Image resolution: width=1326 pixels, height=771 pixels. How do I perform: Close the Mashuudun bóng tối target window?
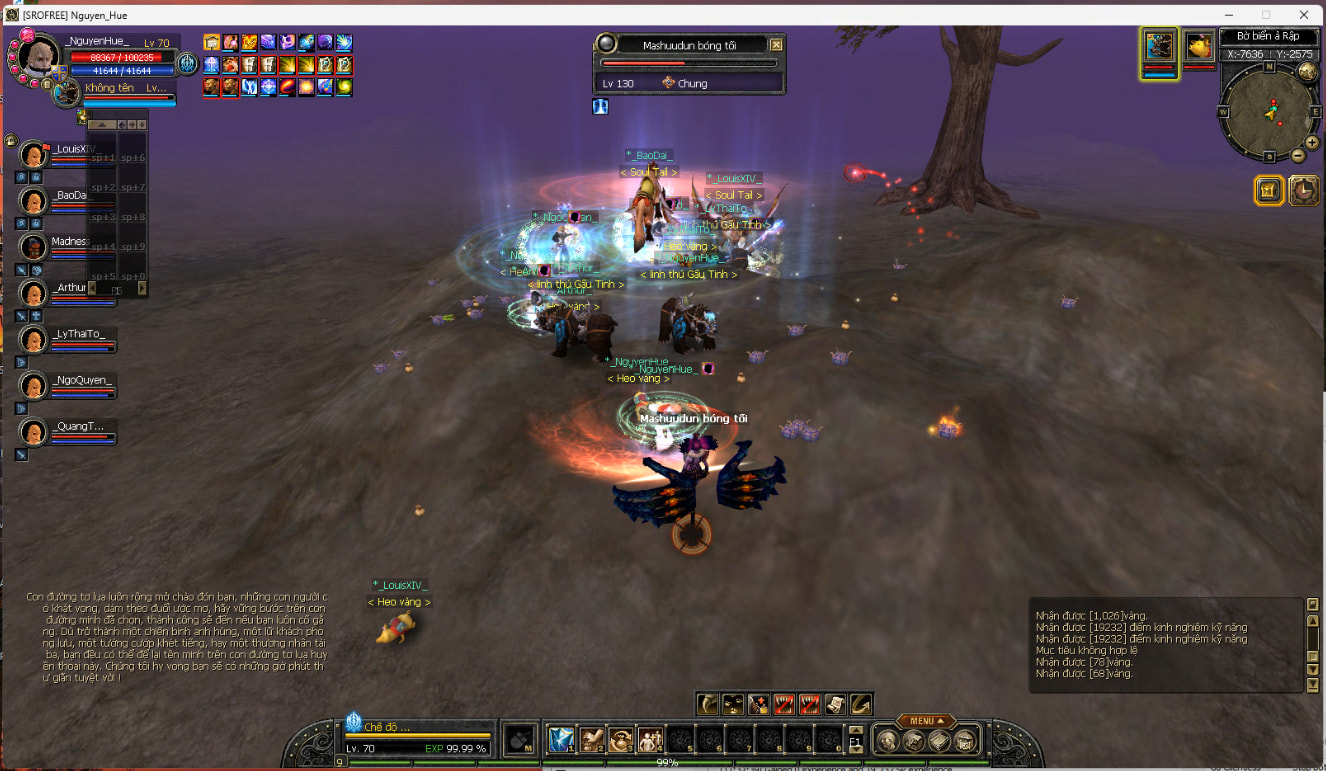[776, 45]
